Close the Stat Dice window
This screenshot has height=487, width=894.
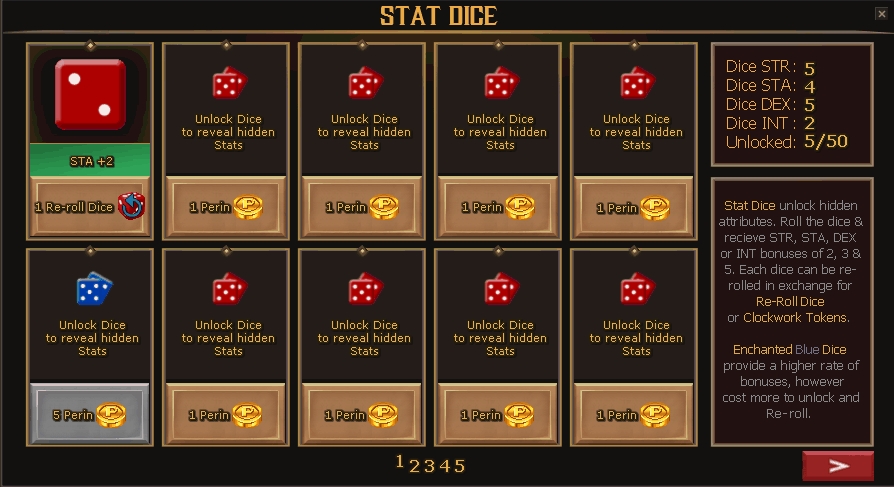coord(881,14)
